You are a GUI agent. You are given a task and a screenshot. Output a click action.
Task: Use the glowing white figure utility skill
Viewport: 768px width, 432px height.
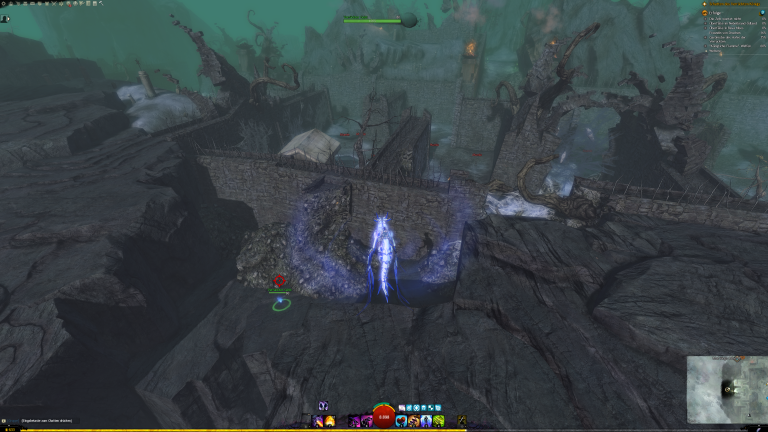pyautogui.click(x=426, y=421)
